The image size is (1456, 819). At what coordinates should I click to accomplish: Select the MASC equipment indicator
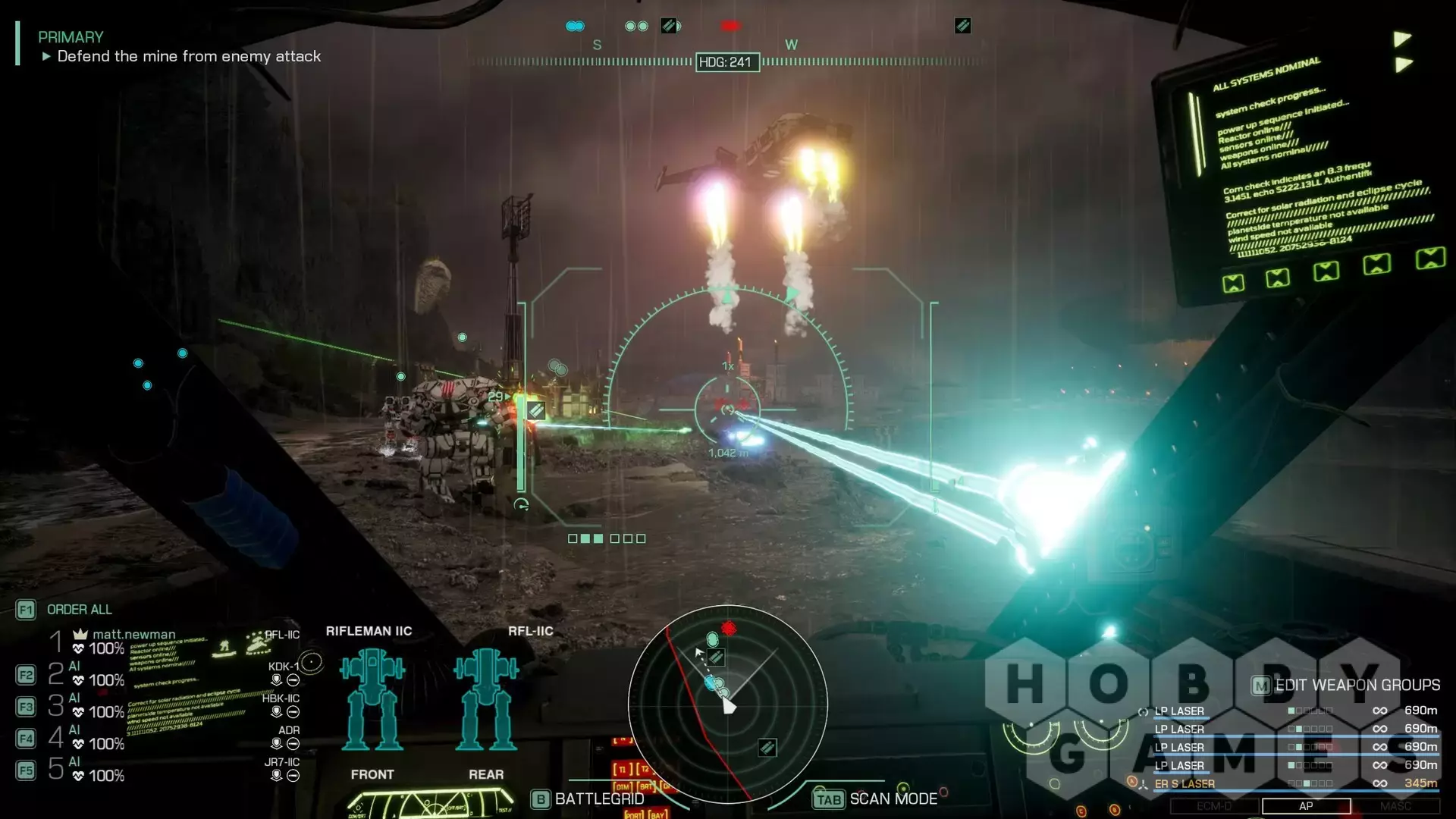coord(1395,806)
